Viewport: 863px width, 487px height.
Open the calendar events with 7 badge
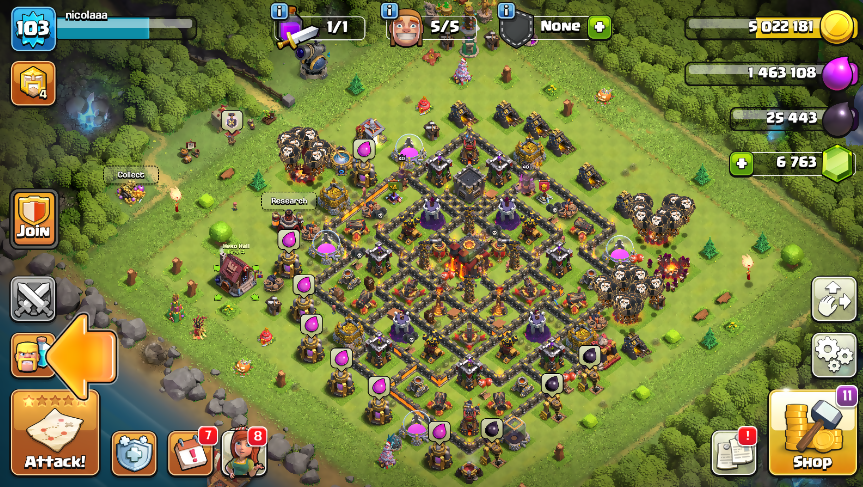point(189,453)
